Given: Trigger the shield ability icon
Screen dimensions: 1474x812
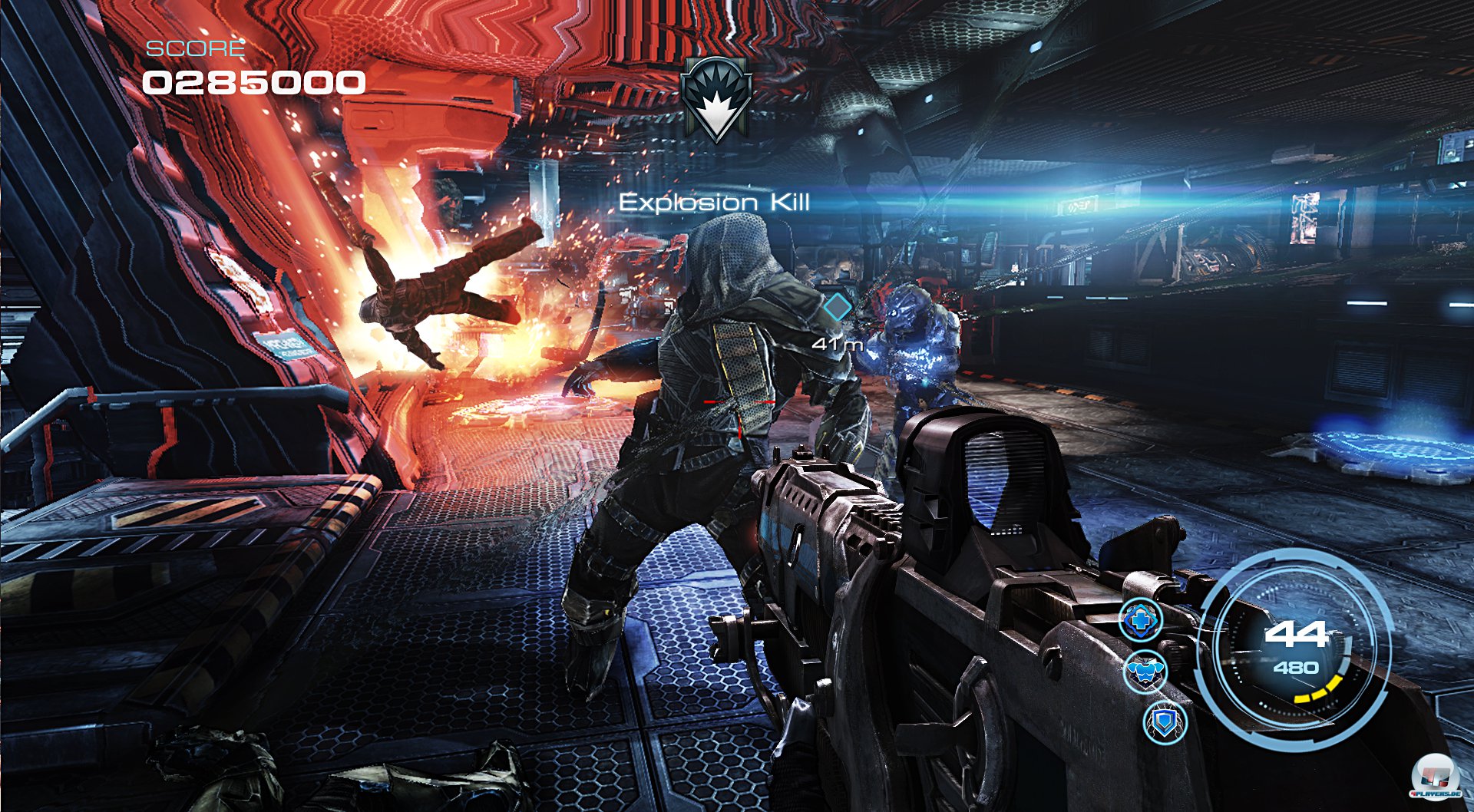Looking at the screenshot, I should click(1165, 722).
